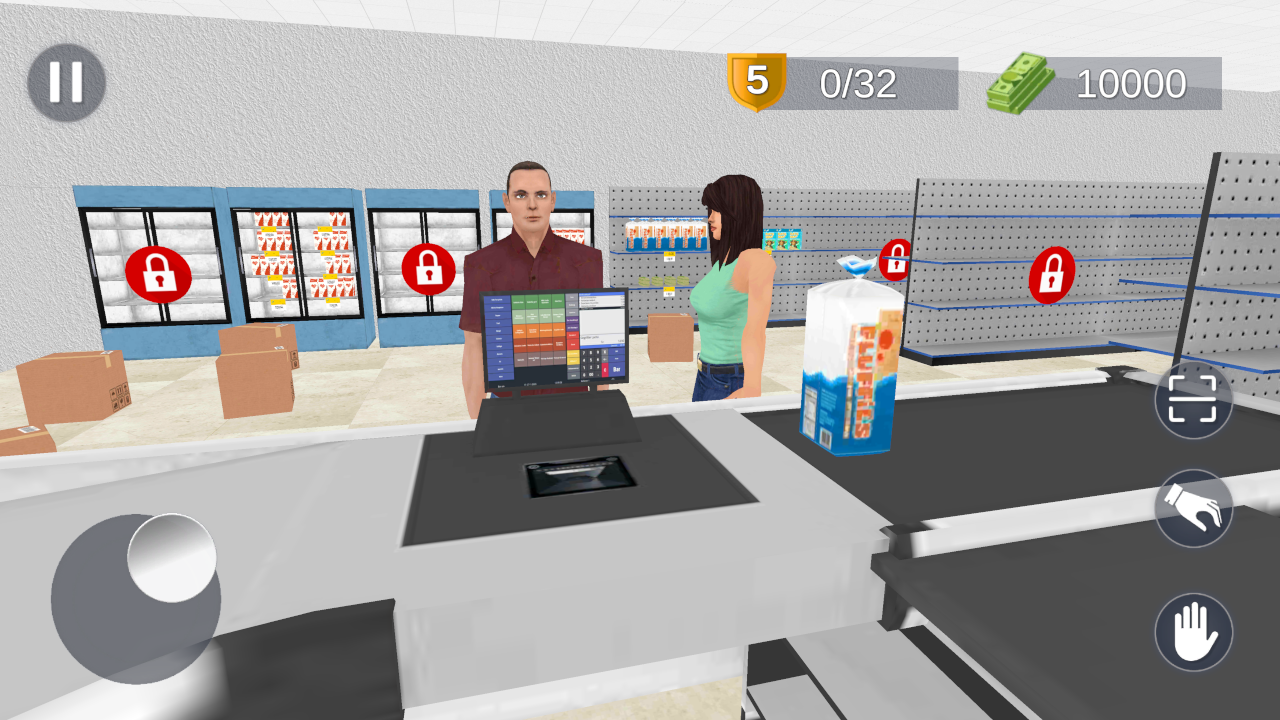1280x720 pixels.
Task: Select the grab hand icon
Action: 1193,507
